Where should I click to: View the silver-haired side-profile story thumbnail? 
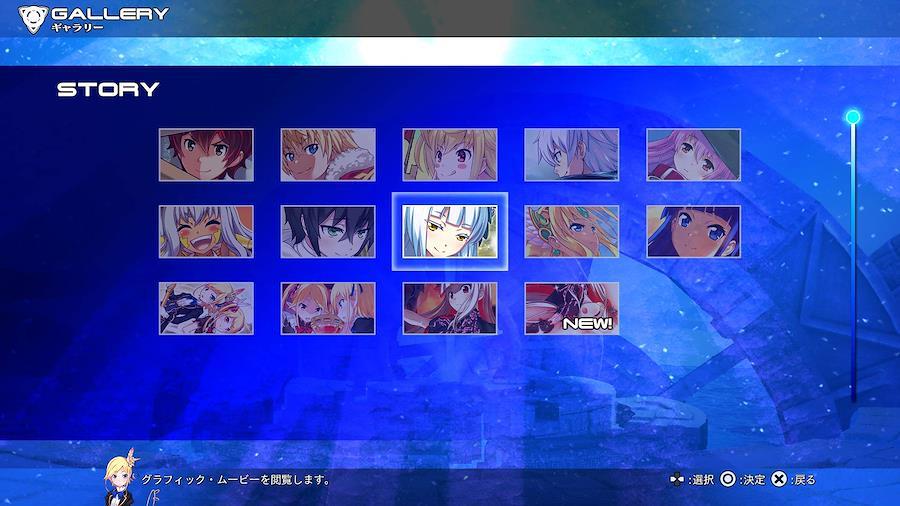tap(571, 155)
